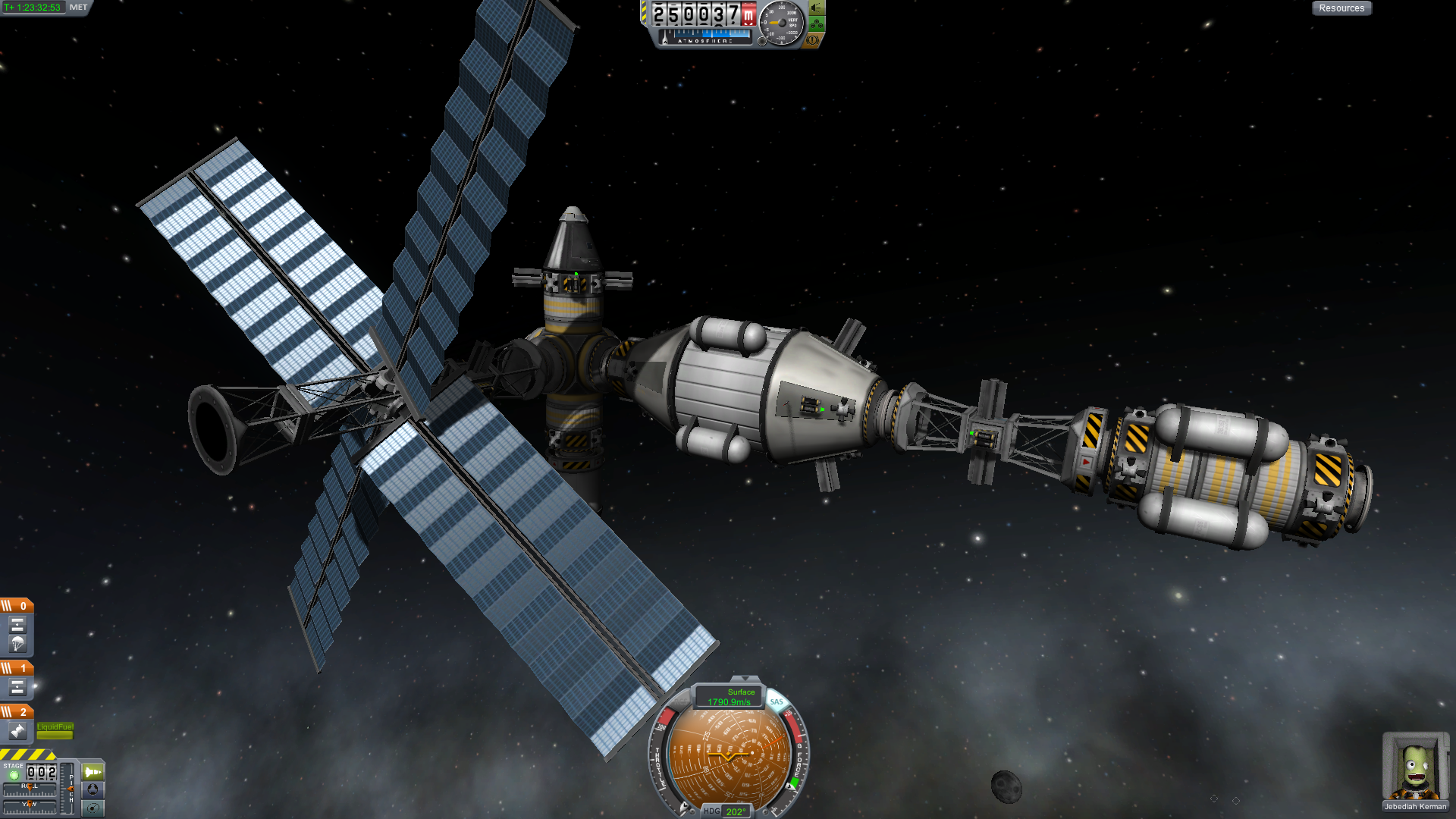This screenshot has width=1456, height=819.
Task: Select the decoupler icon in stage 1
Action: point(17,688)
